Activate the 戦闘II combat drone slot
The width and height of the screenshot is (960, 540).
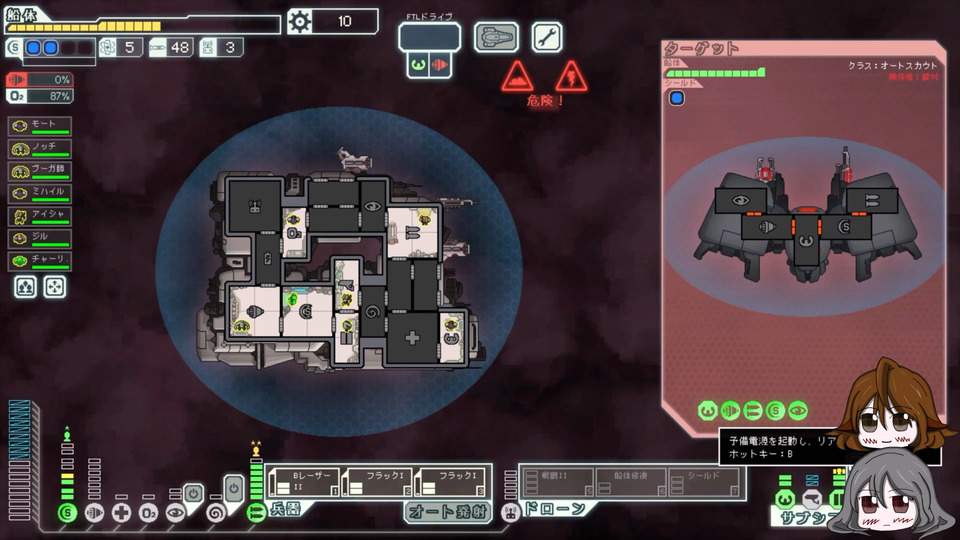[557, 482]
